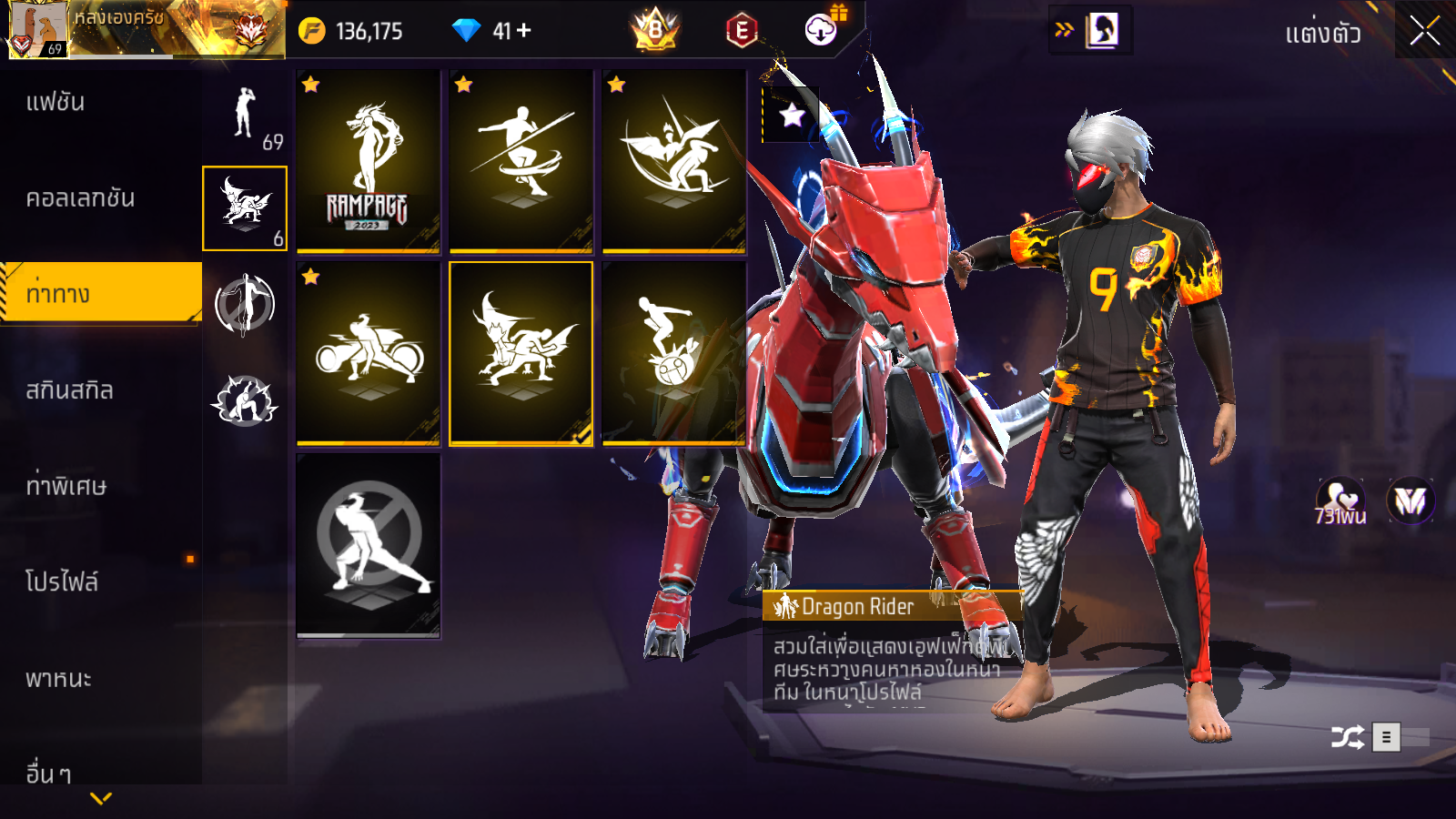Toggle the favorite star on the preview
Viewport: 1456px width, 819px height.
pos(791,116)
